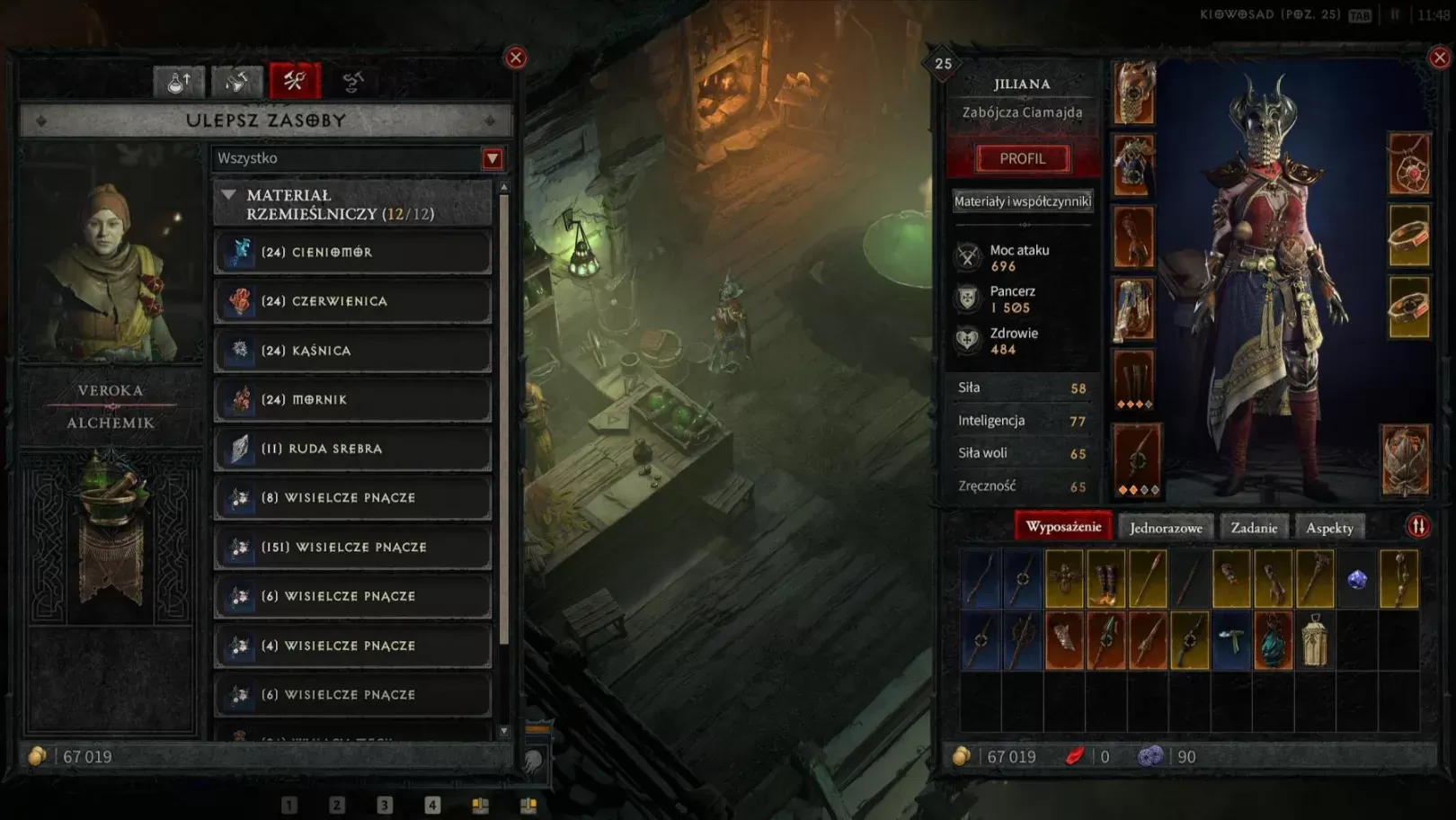
Task: Close the character inventory panel
Action: tap(1440, 58)
